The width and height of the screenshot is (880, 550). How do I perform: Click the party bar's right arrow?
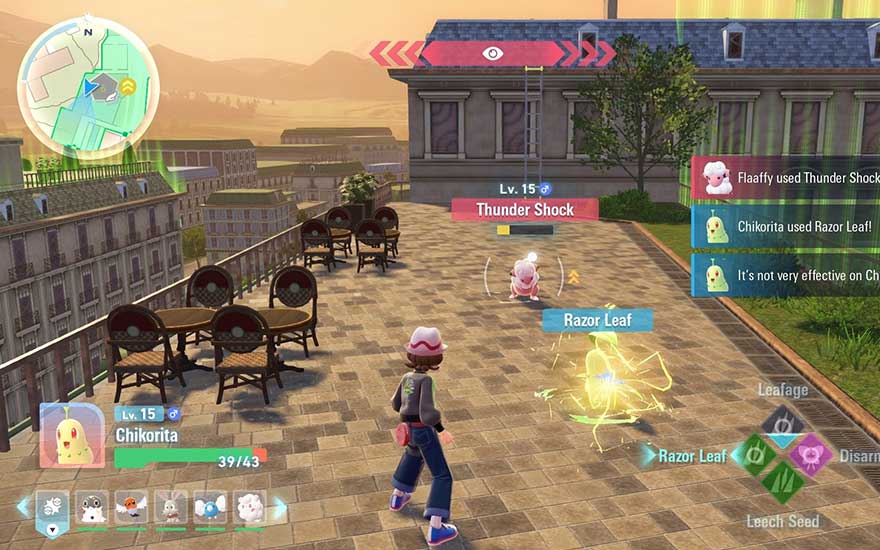click(x=280, y=508)
